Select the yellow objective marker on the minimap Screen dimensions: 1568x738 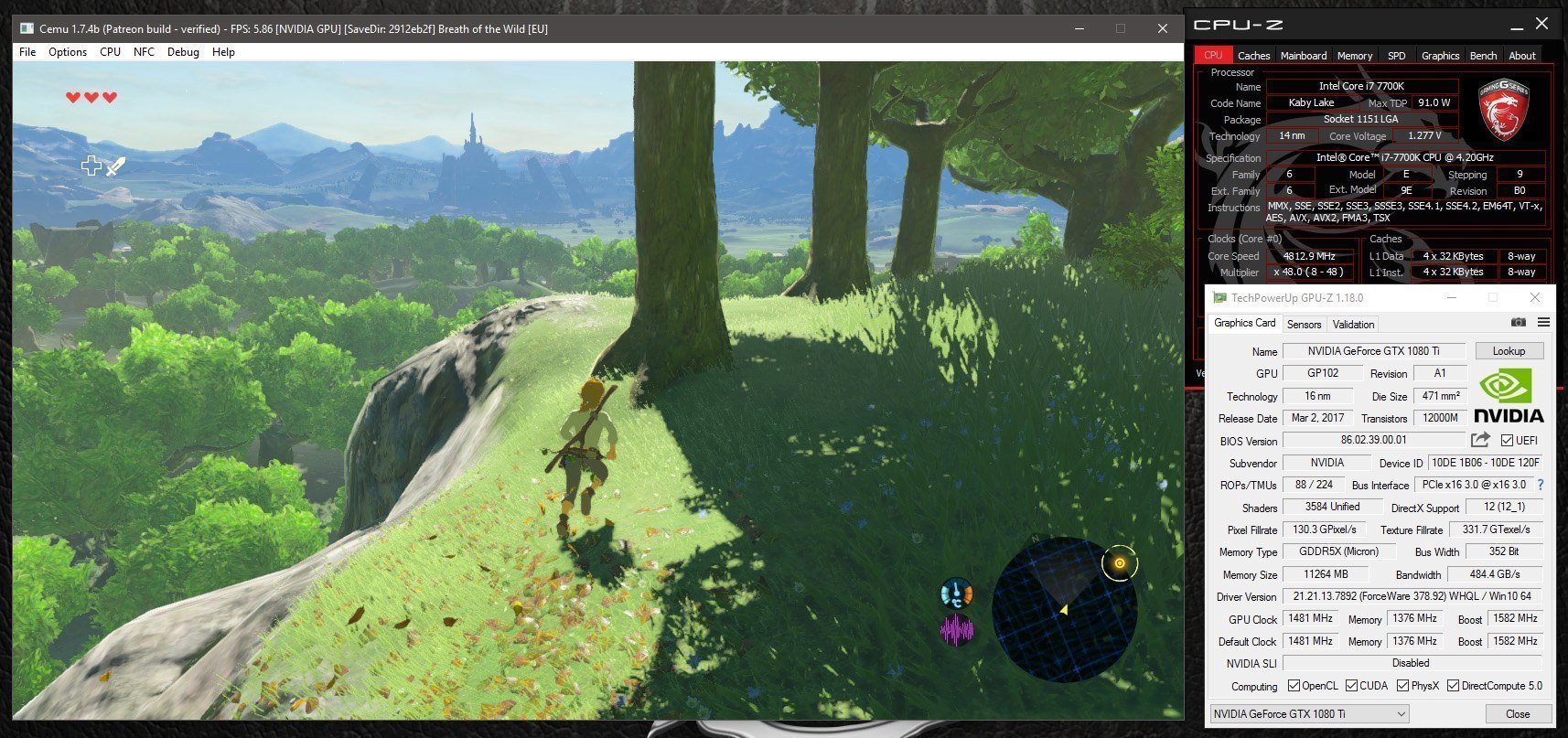tap(1118, 563)
